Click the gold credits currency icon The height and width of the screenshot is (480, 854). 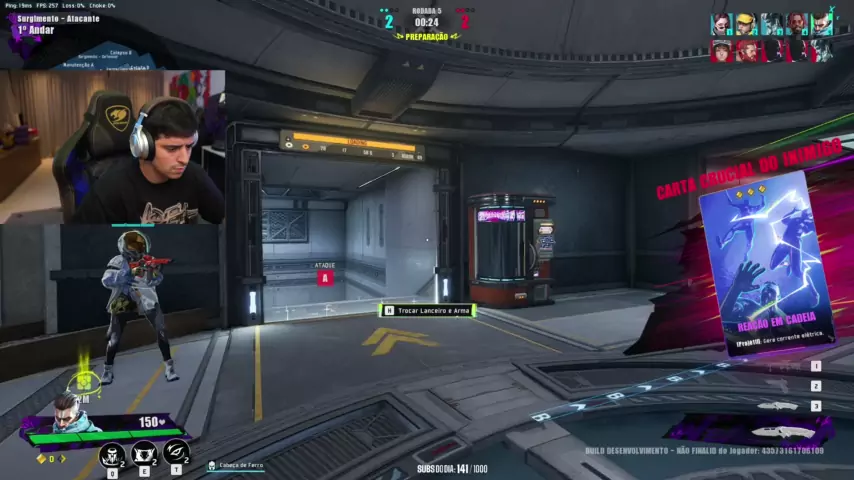[x=41, y=458]
